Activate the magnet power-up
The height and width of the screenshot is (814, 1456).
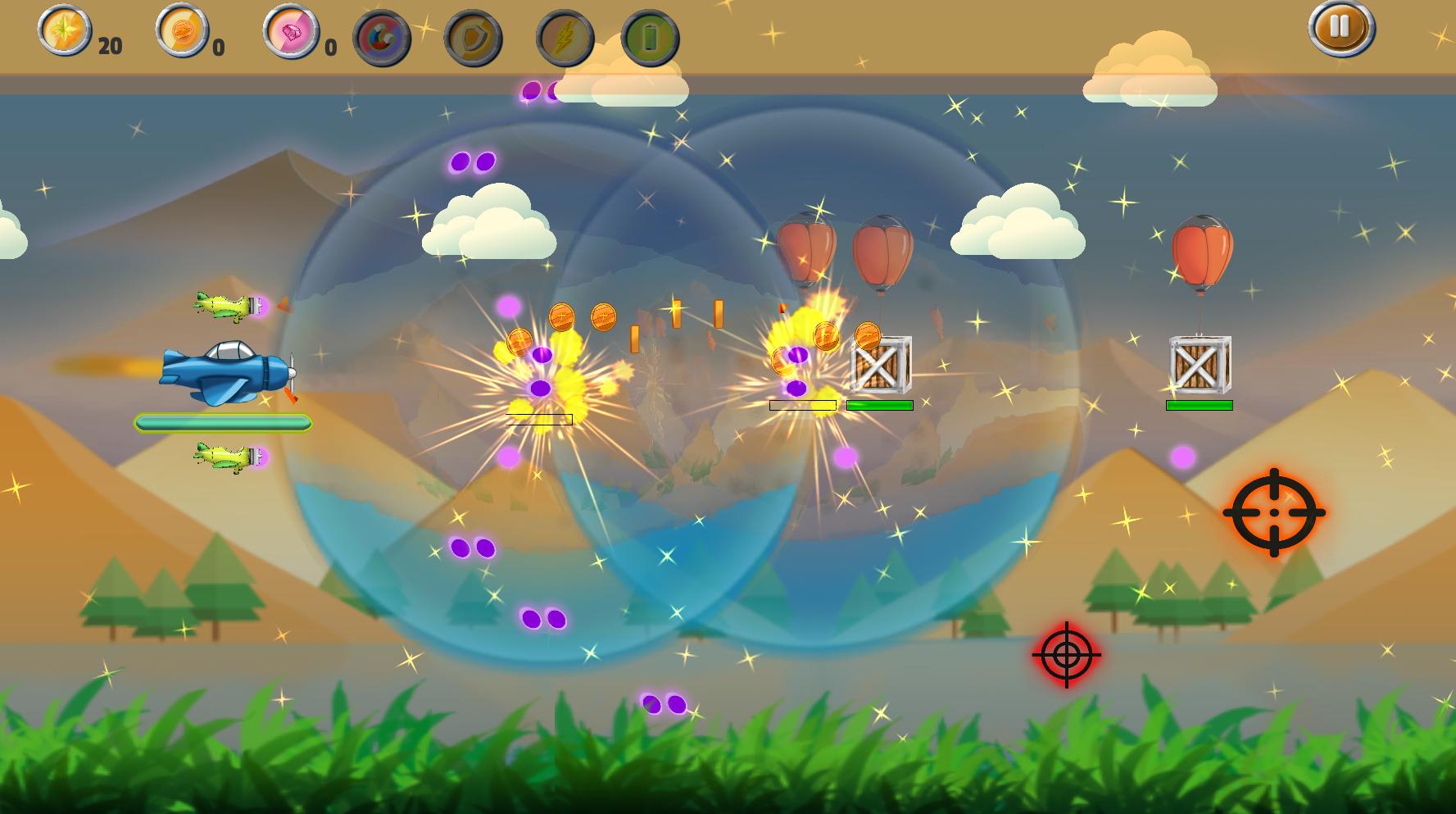(382, 39)
